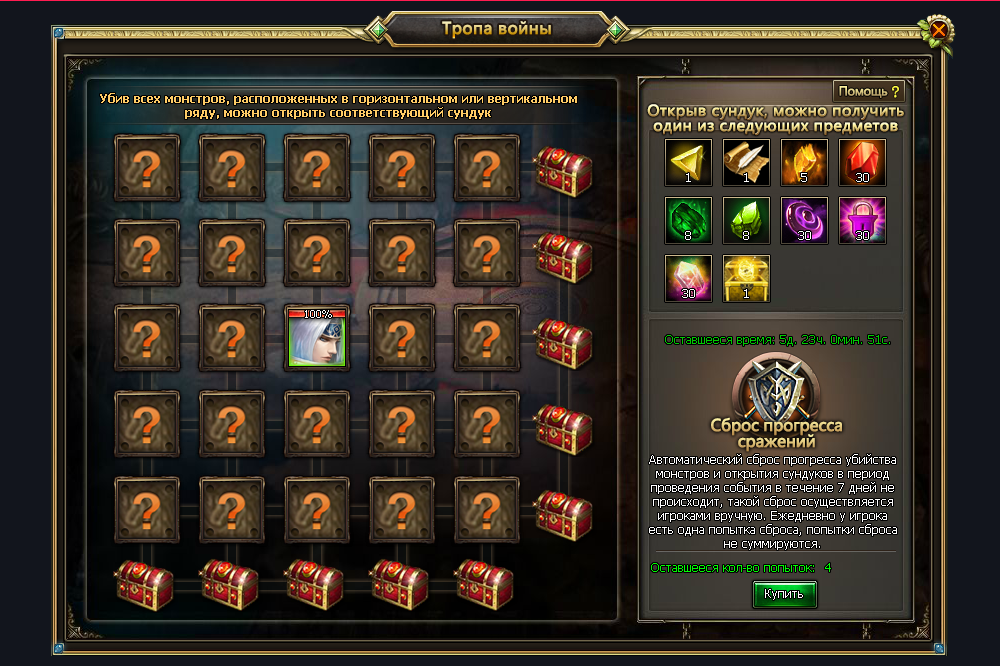Viewport: 1000px width, 666px height.
Task: Inspect the bright green crystal reward
Action: coord(747,221)
